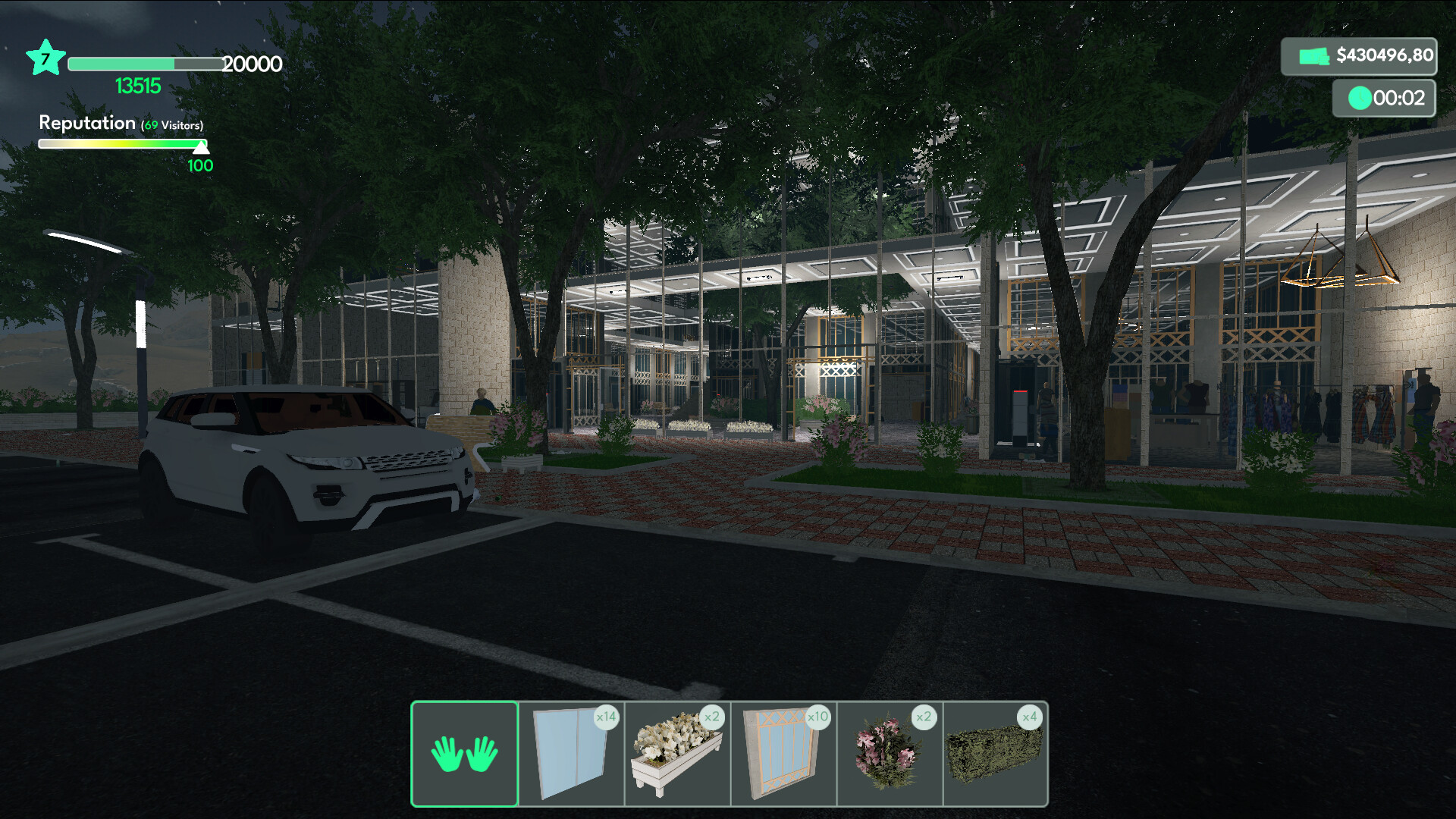Click the x4 badge on the hedge slot
This screenshot has width=1456, height=819.
click(x=1031, y=717)
